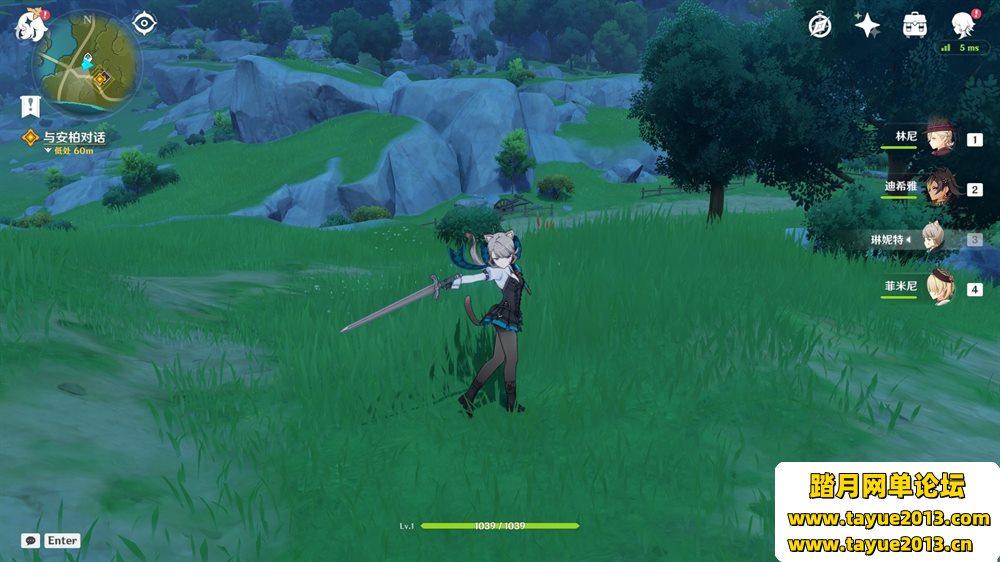Open the character head icon
1000x562 pixels.
(962, 25)
